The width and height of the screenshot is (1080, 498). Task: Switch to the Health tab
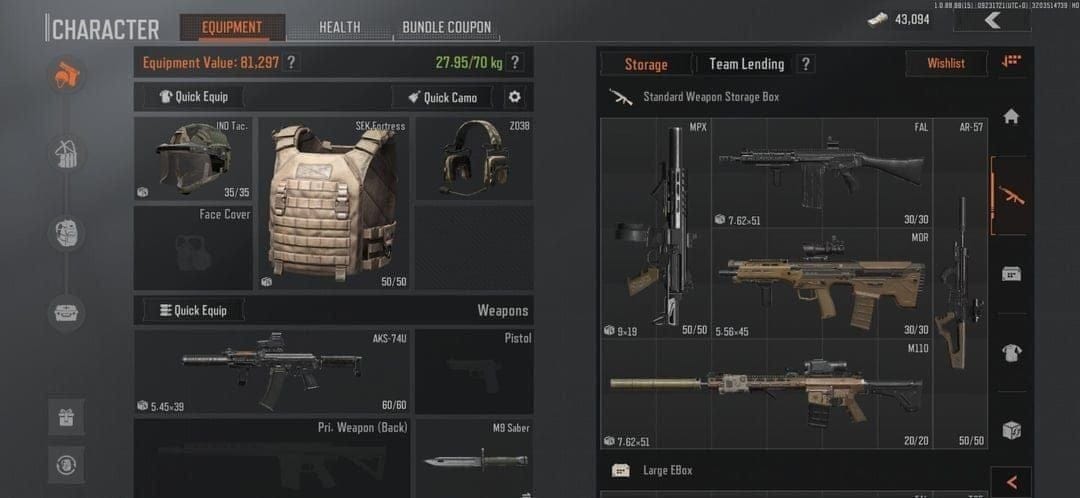[x=339, y=27]
